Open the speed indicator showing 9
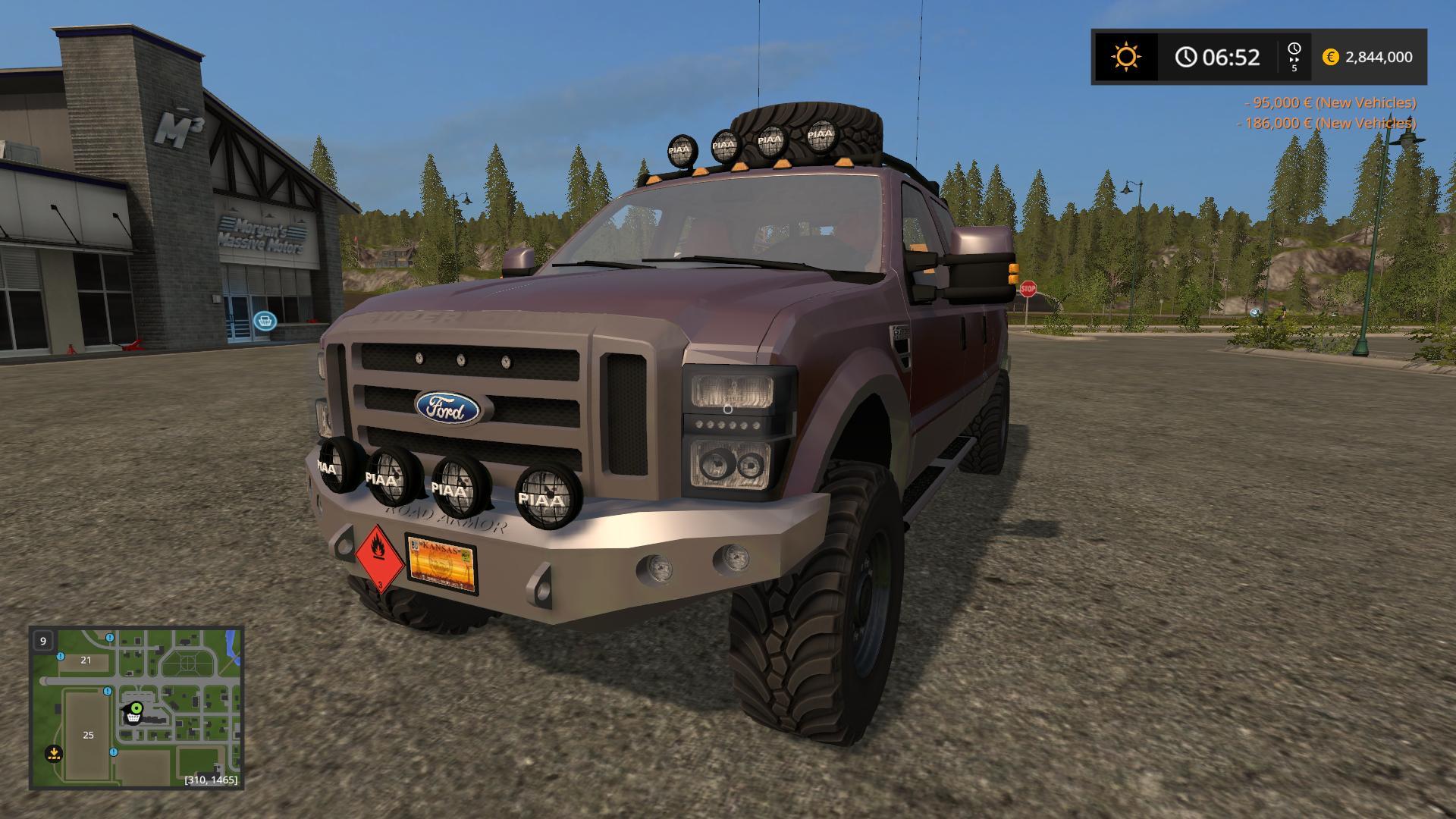Screen dimensions: 1456x819 click(43, 642)
